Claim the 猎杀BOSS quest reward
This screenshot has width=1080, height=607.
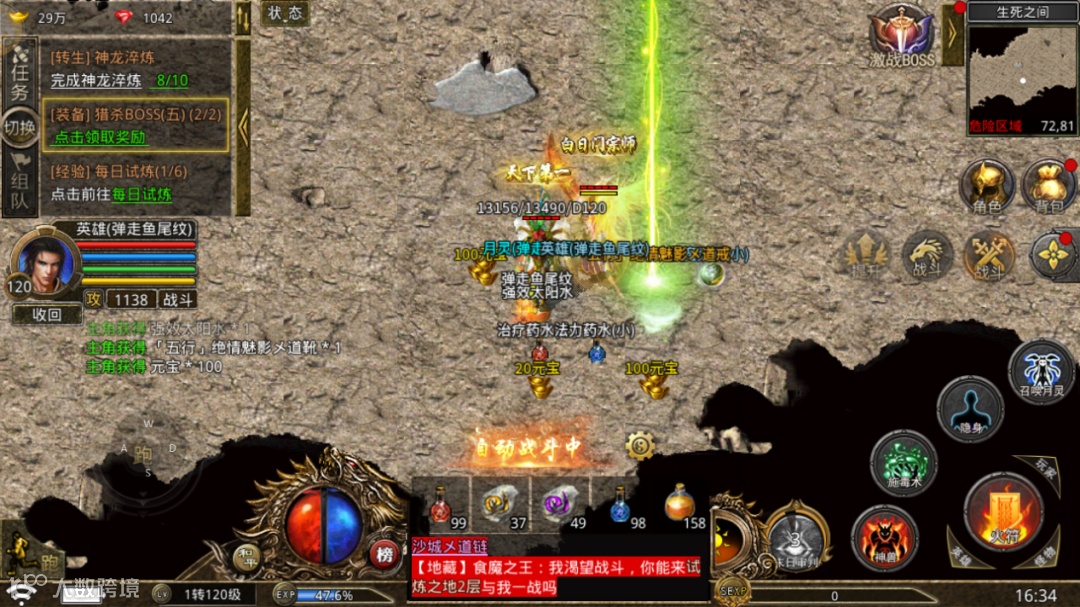tap(100, 138)
